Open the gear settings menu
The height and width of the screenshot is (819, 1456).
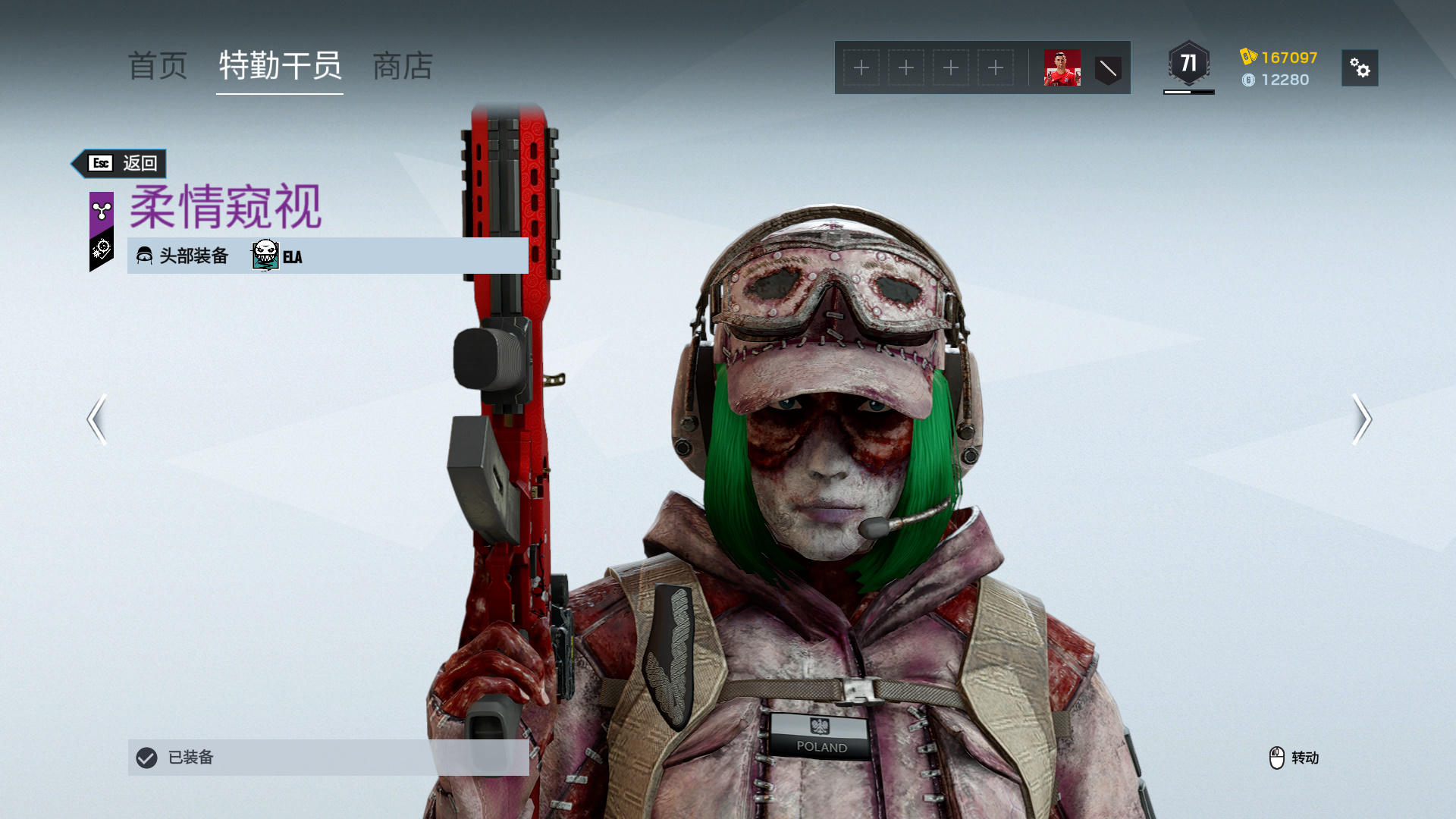point(1360,68)
